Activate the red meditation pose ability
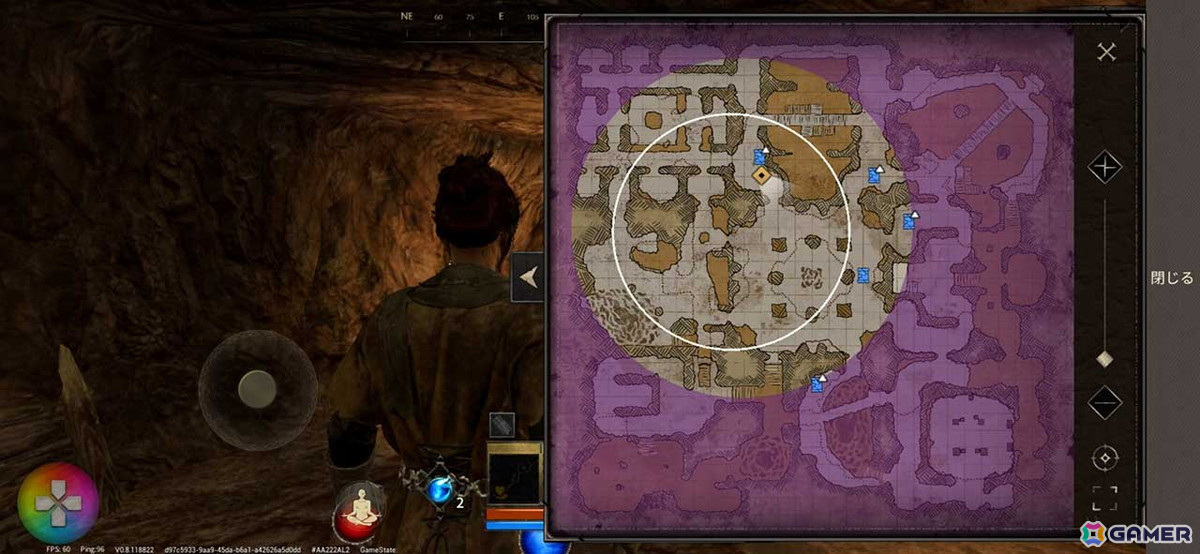Viewport: 1200px width, 554px height. pyautogui.click(x=361, y=508)
